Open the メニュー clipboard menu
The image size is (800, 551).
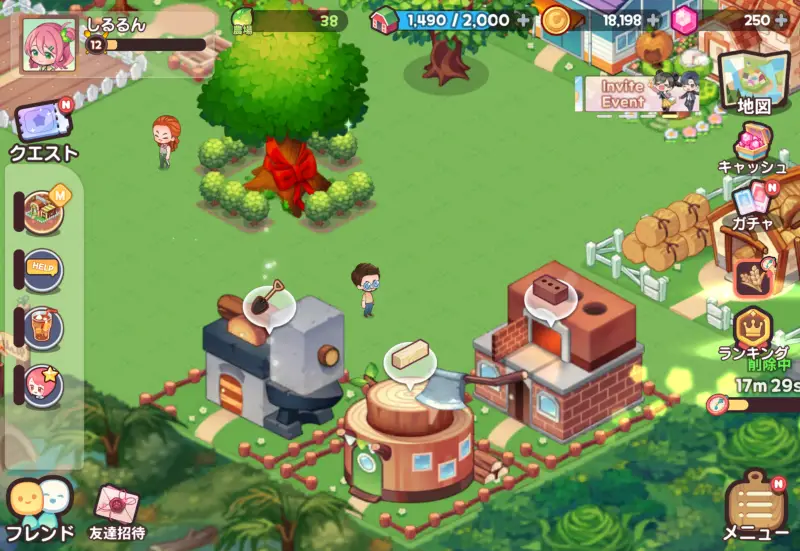756,503
